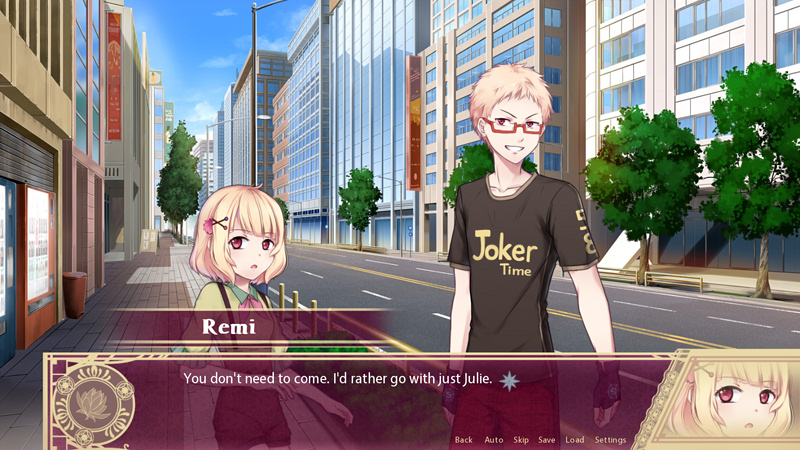
Task: Open the Load game screen
Action: 575,440
